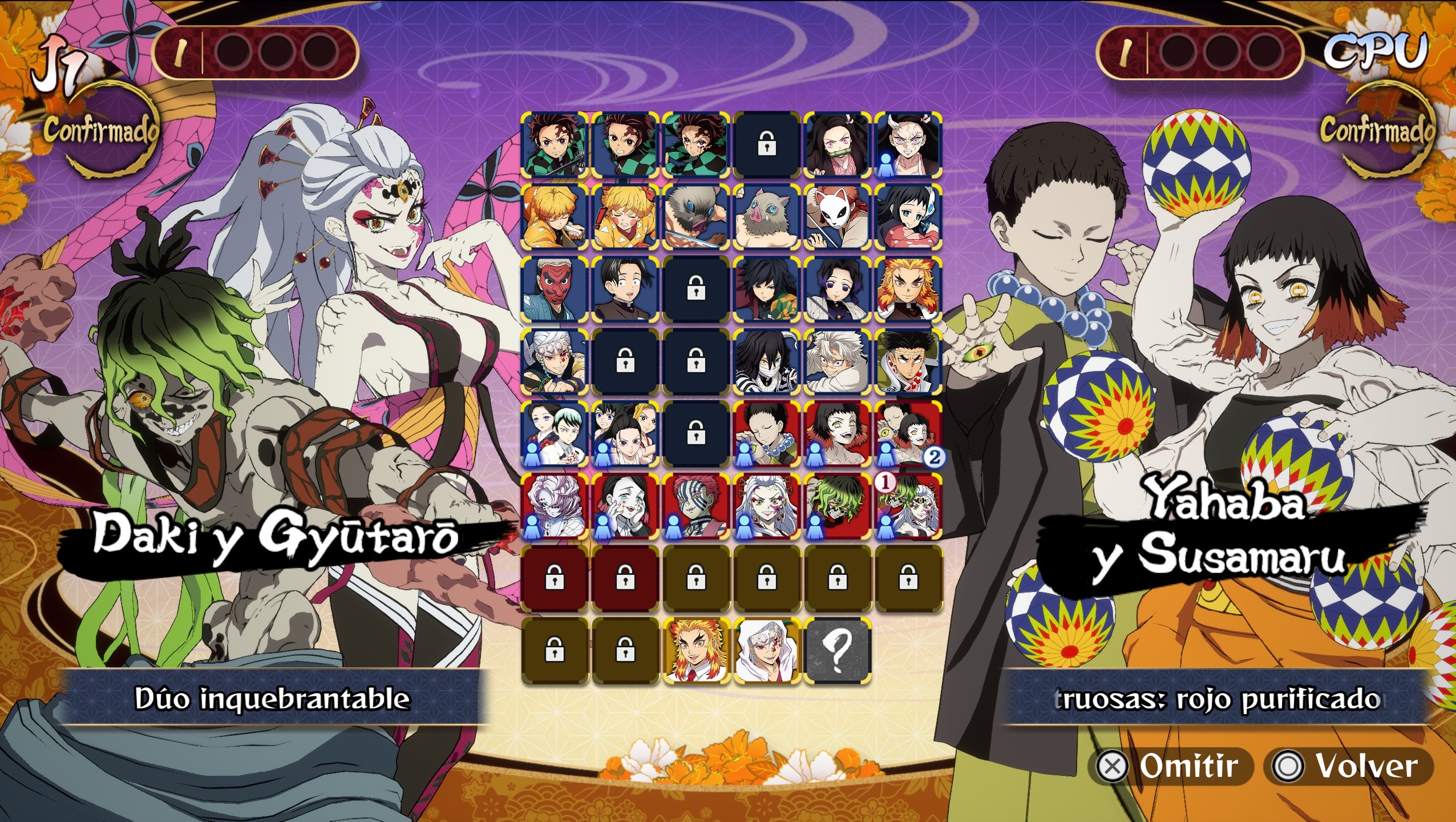The image size is (1456, 822).
Task: Choose Sanemi Shinazugawa's portrait
Action: (x=836, y=362)
